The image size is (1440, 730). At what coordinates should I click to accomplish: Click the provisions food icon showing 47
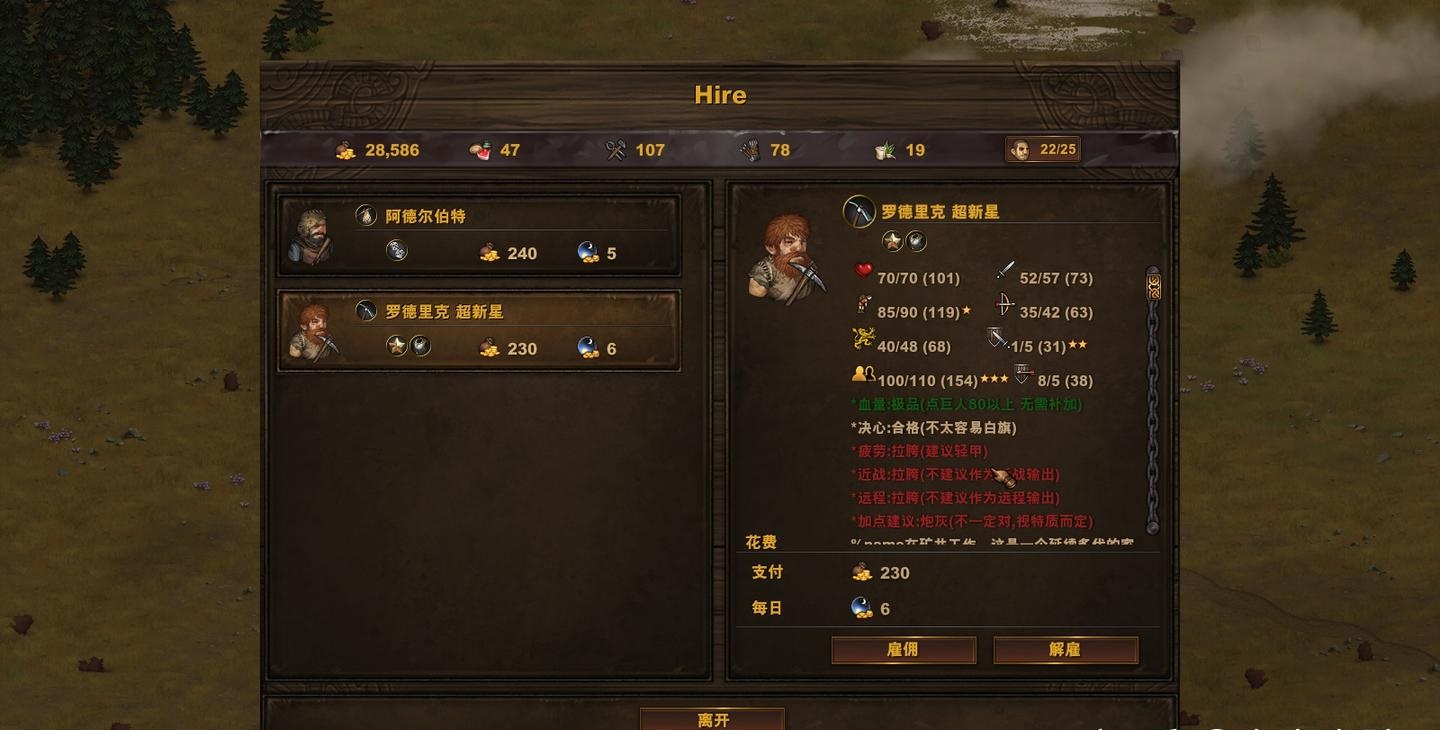tap(478, 149)
